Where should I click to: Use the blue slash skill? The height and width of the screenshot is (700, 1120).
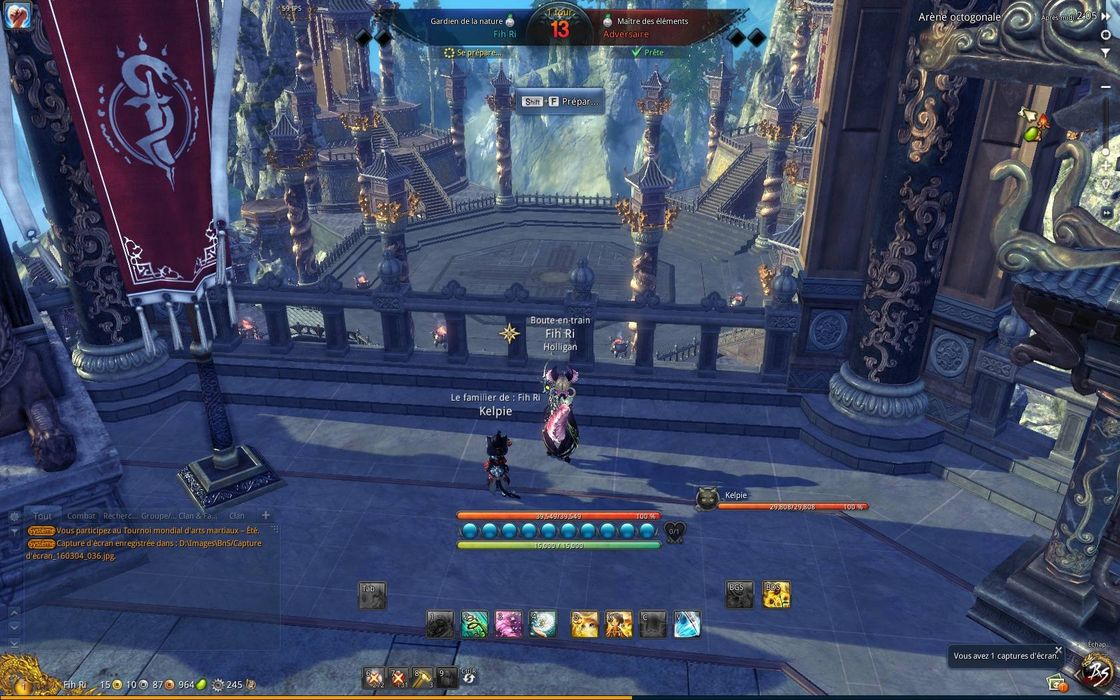coord(687,624)
